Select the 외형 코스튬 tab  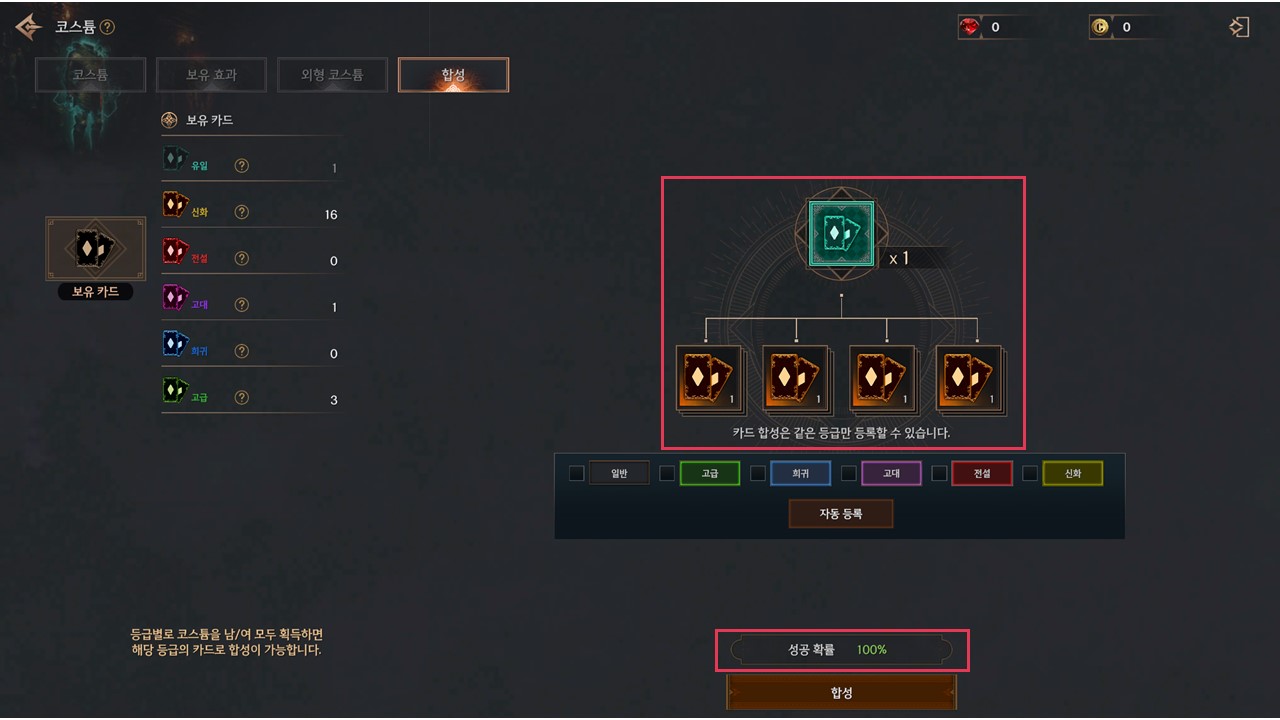click(x=332, y=75)
